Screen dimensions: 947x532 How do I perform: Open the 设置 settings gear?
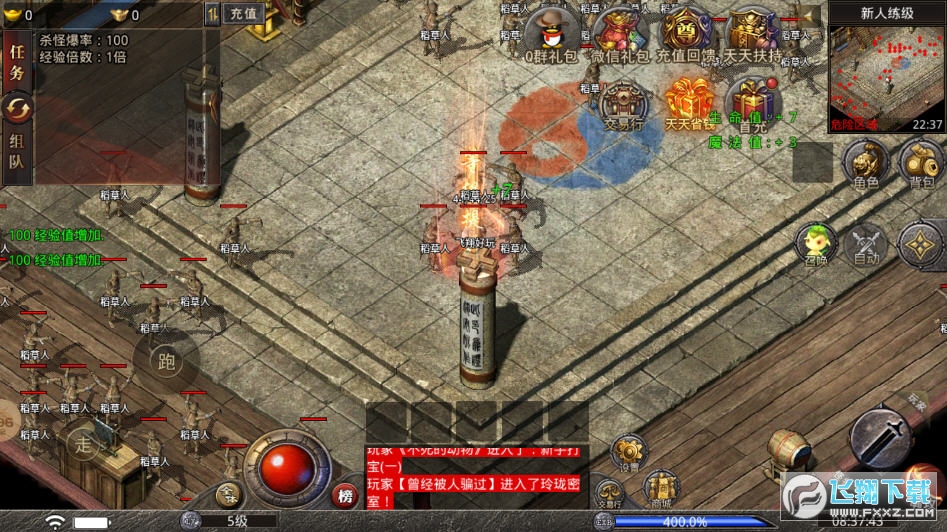[x=629, y=453]
